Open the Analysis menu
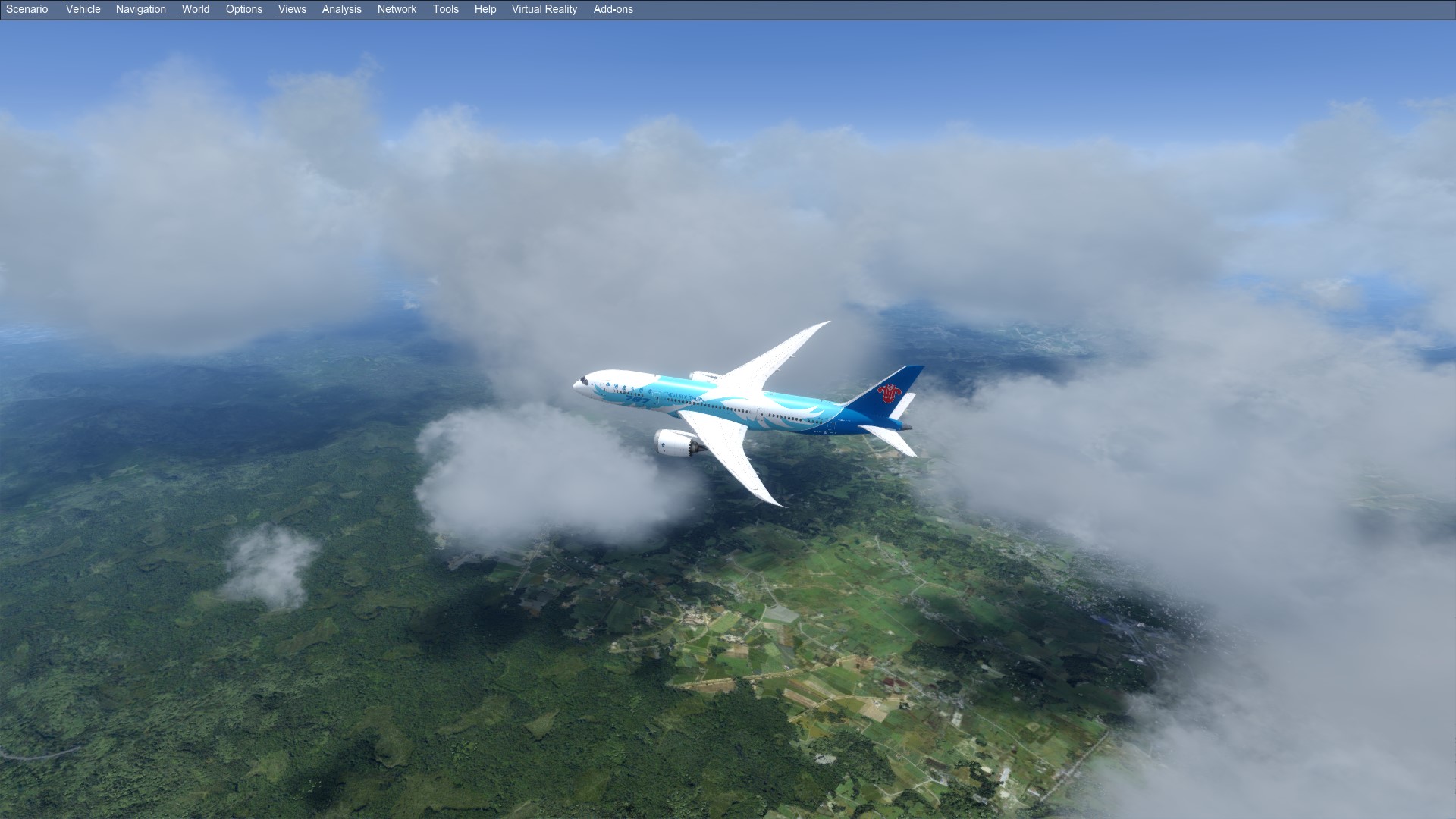This screenshot has width=1456, height=819. [341, 9]
